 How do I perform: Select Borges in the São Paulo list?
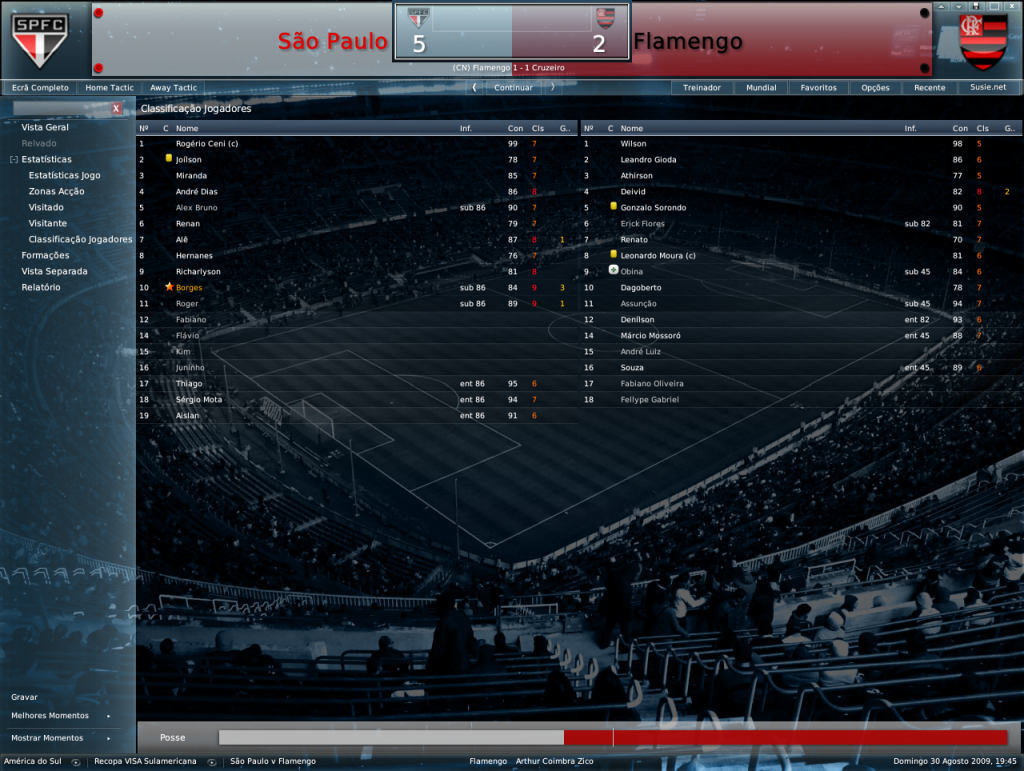189,288
